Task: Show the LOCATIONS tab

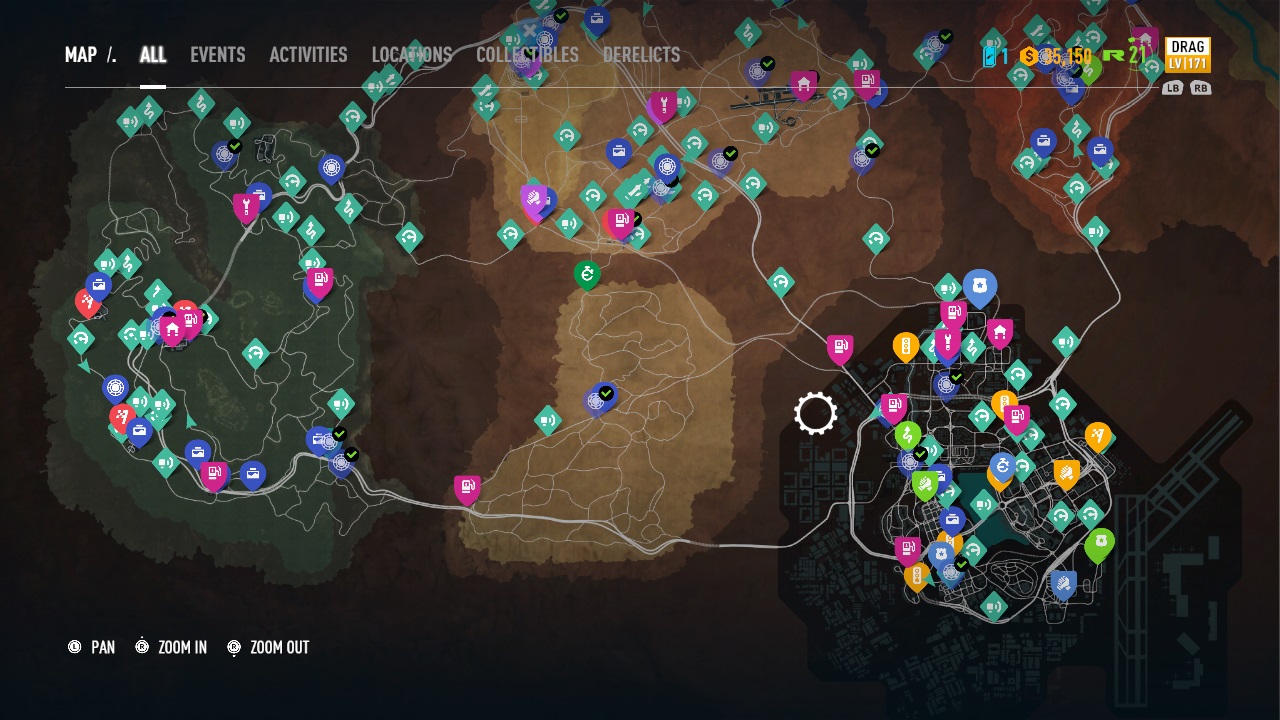Action: point(412,55)
